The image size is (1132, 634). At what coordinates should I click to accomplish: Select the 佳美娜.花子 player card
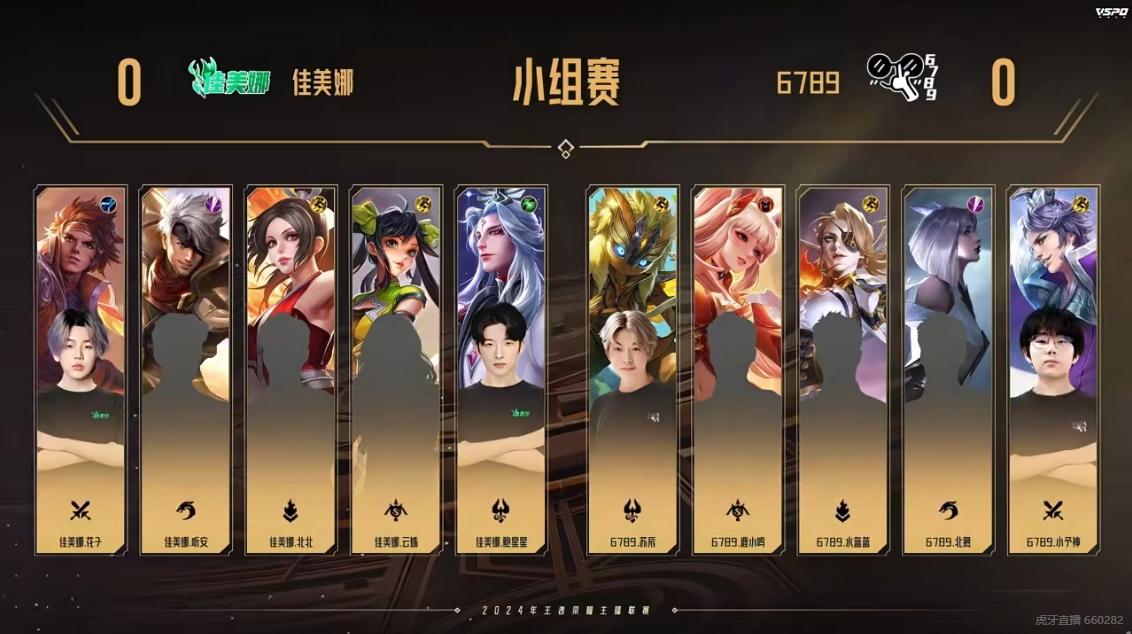(81, 370)
